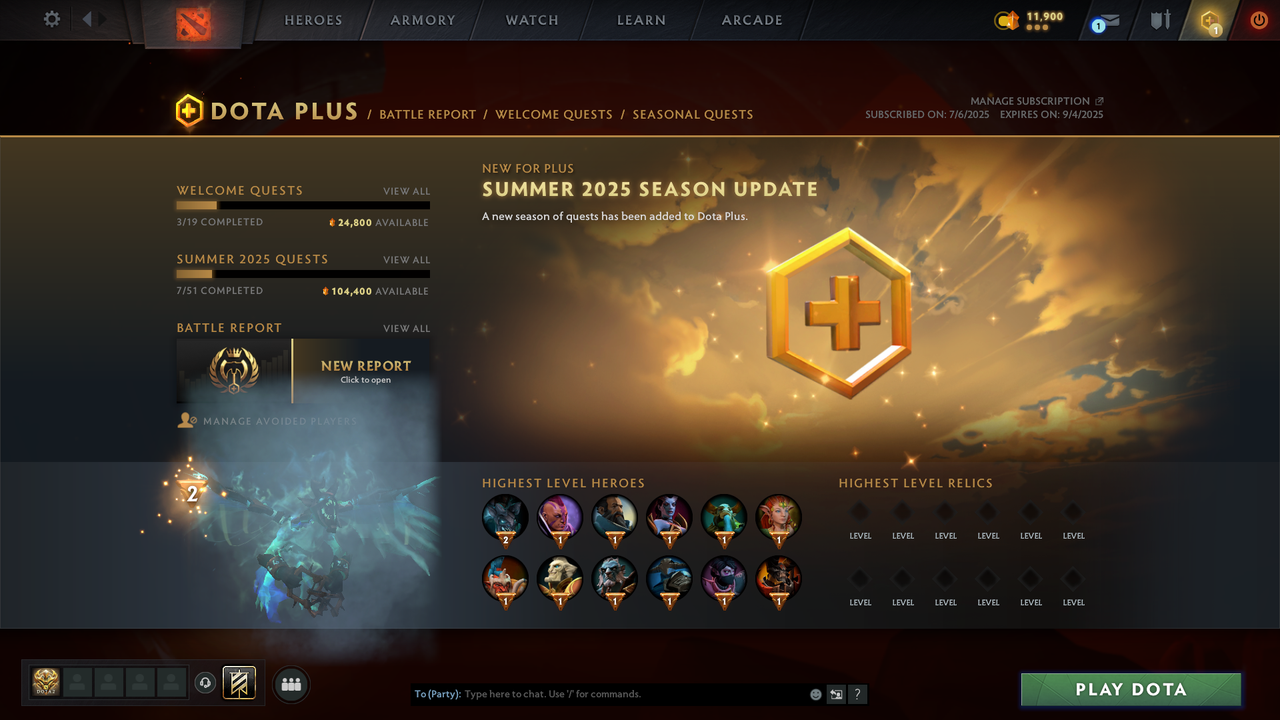Open the Settings gear icon

51,19
